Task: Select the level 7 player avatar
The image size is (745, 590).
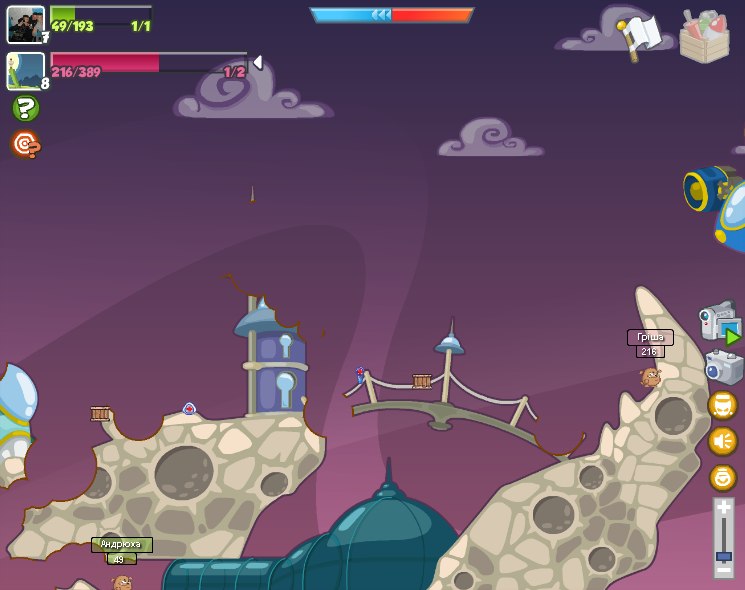Action: tap(25, 24)
